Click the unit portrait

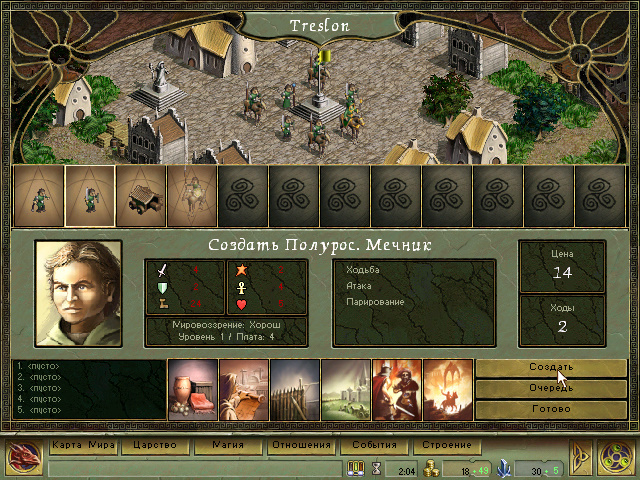coord(78,293)
